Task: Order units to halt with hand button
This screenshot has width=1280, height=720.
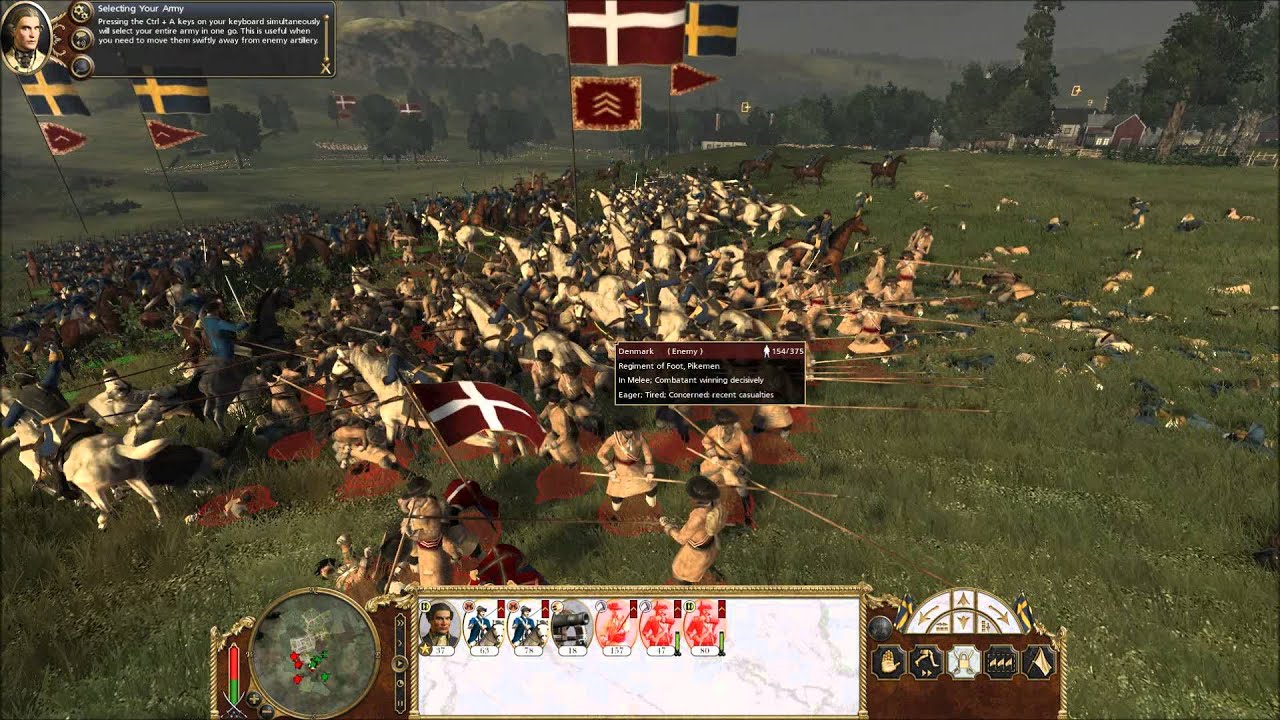Action: (887, 662)
